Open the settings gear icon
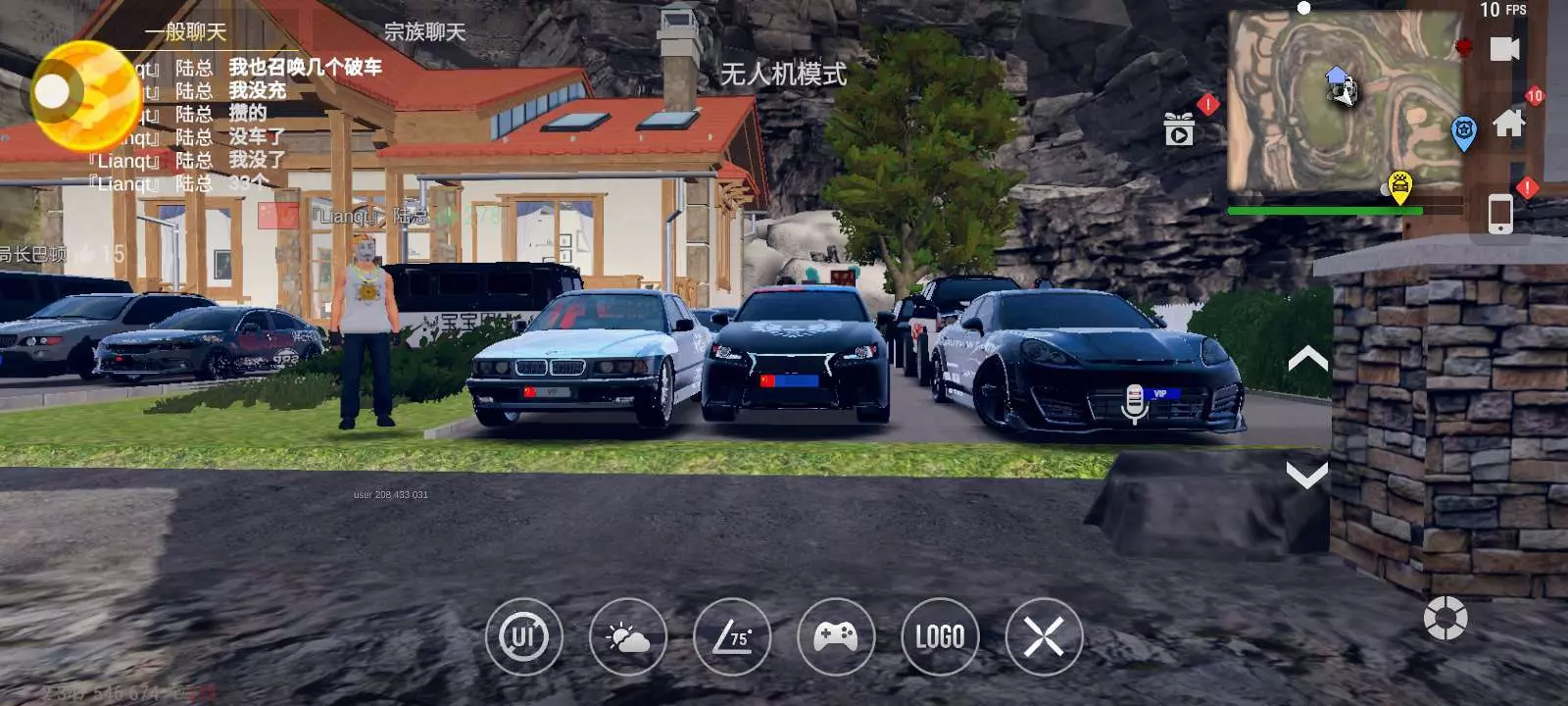This screenshot has height=706, width=1568. (1445, 618)
